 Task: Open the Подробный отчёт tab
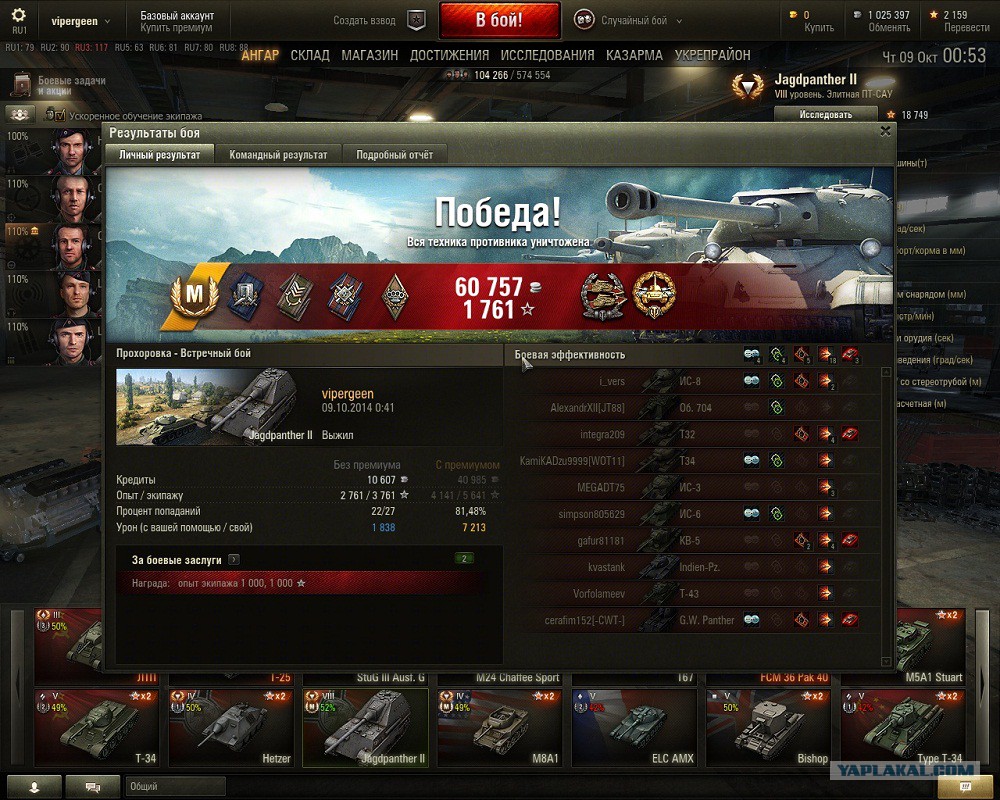click(394, 155)
